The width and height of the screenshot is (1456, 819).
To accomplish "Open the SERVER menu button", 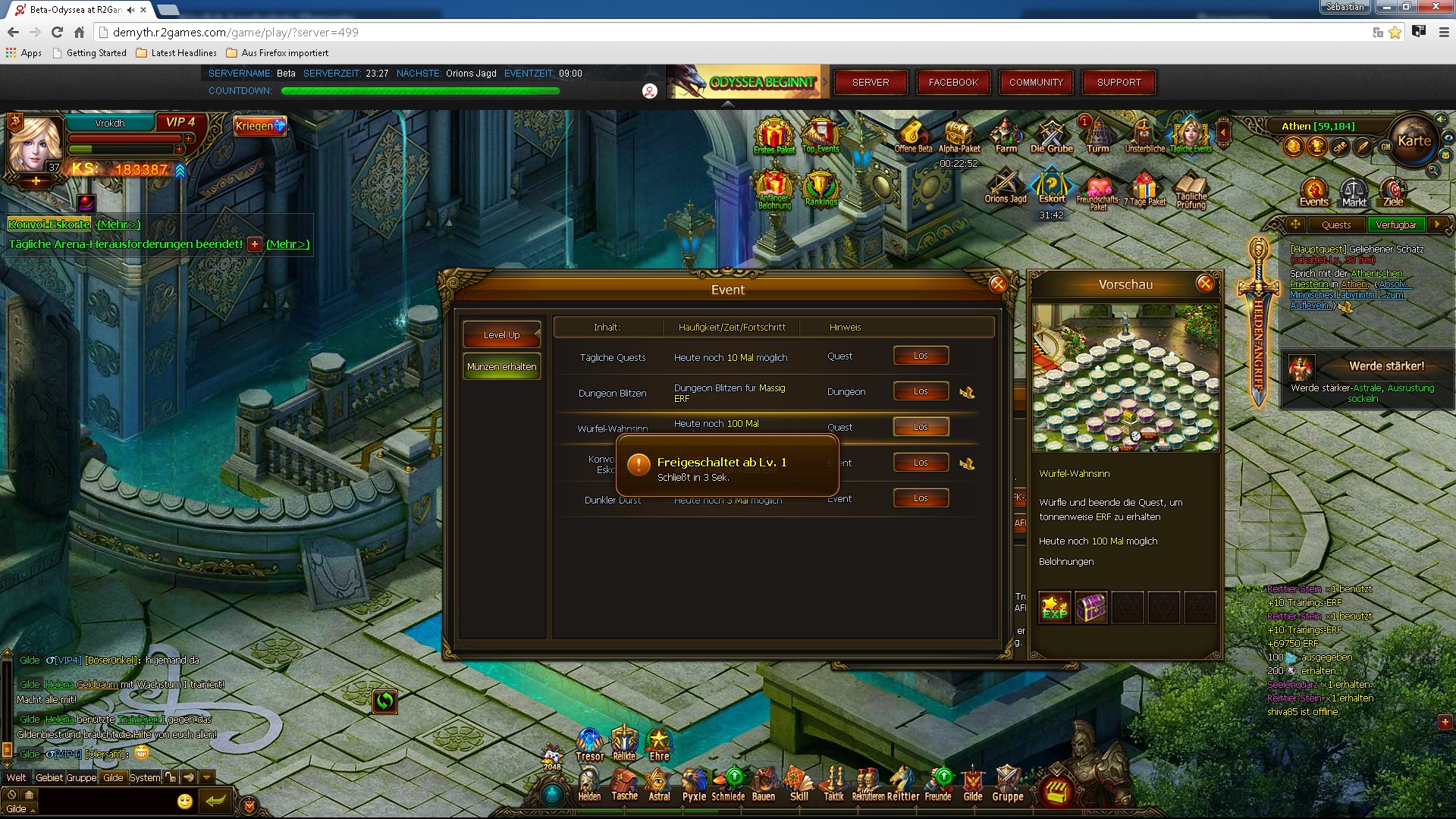I will pyautogui.click(x=871, y=83).
